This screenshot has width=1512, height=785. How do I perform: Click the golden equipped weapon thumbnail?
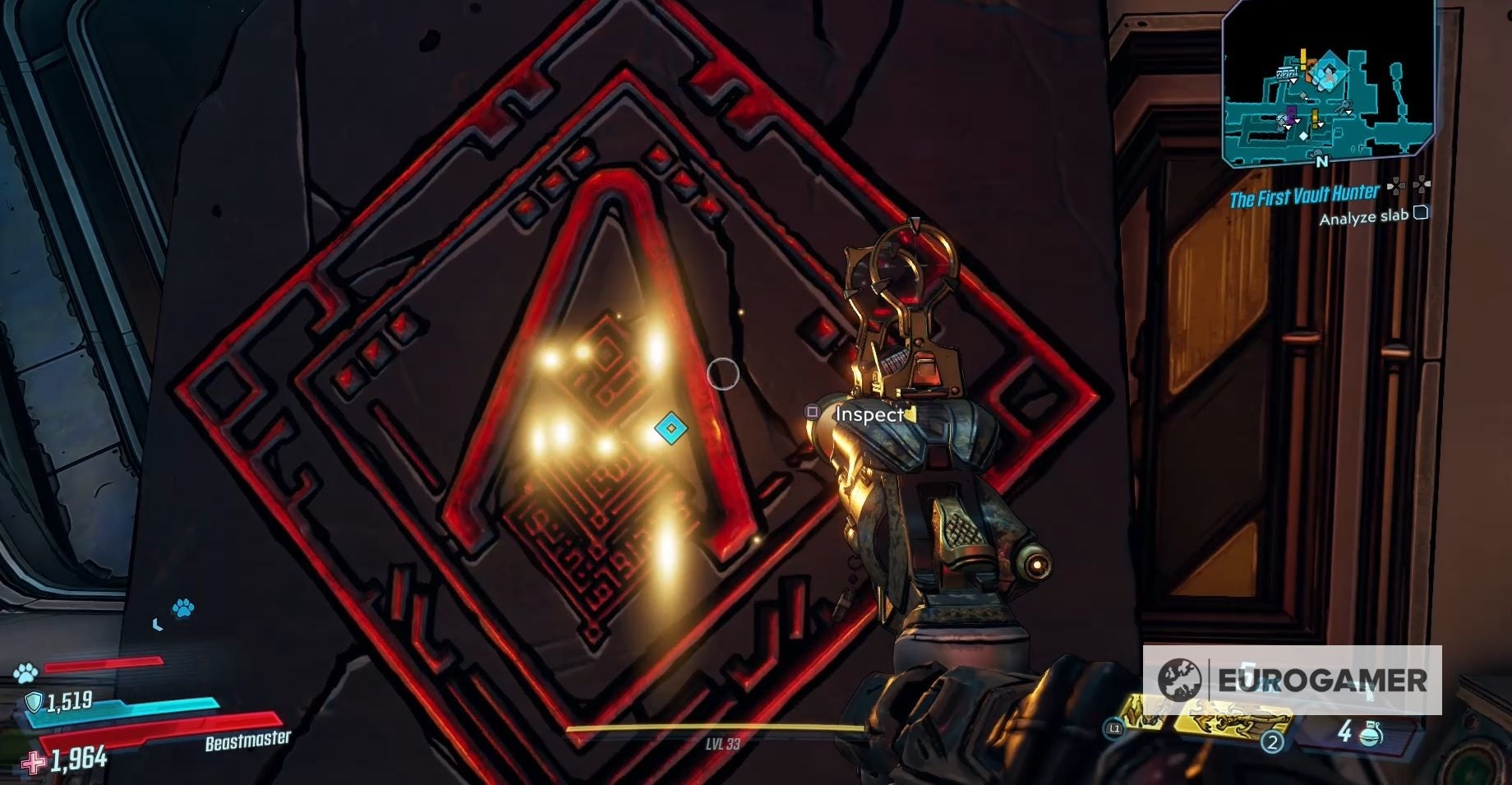(x=1224, y=723)
